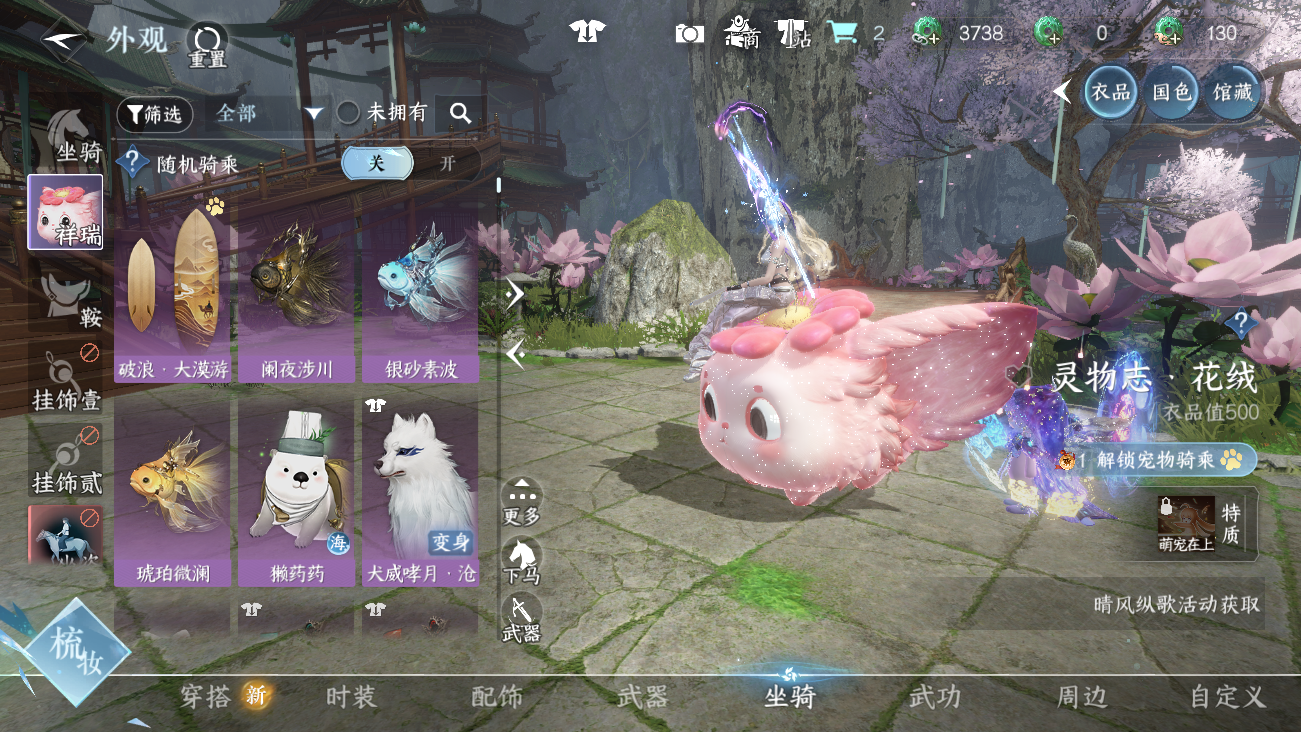Viewport: 1301px width, 732px height.
Task: Tick the 未拥有 checkbox
Action: pos(348,113)
